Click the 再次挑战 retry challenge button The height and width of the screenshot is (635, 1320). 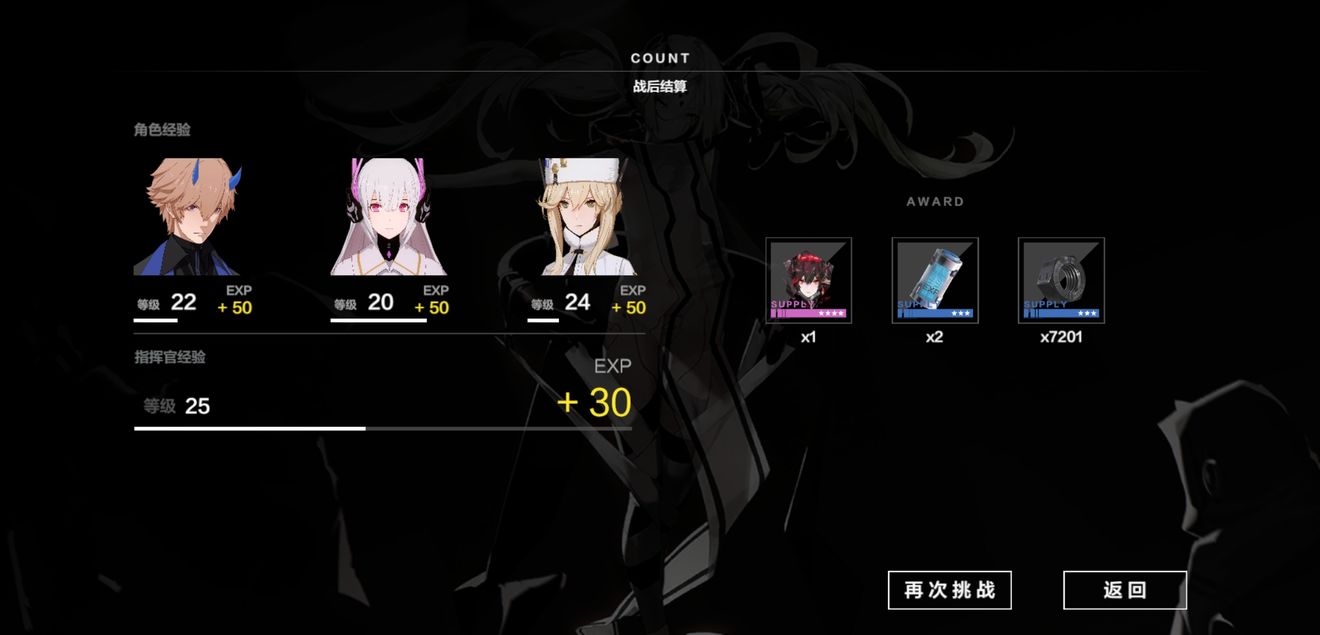pyautogui.click(x=949, y=590)
